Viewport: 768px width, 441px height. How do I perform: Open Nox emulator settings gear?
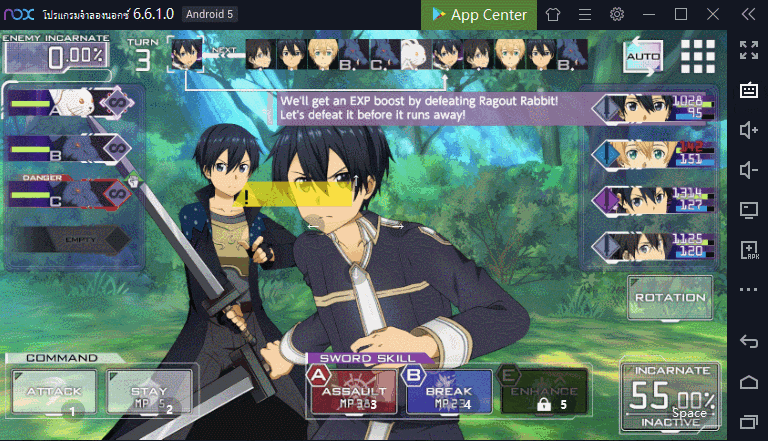point(617,14)
